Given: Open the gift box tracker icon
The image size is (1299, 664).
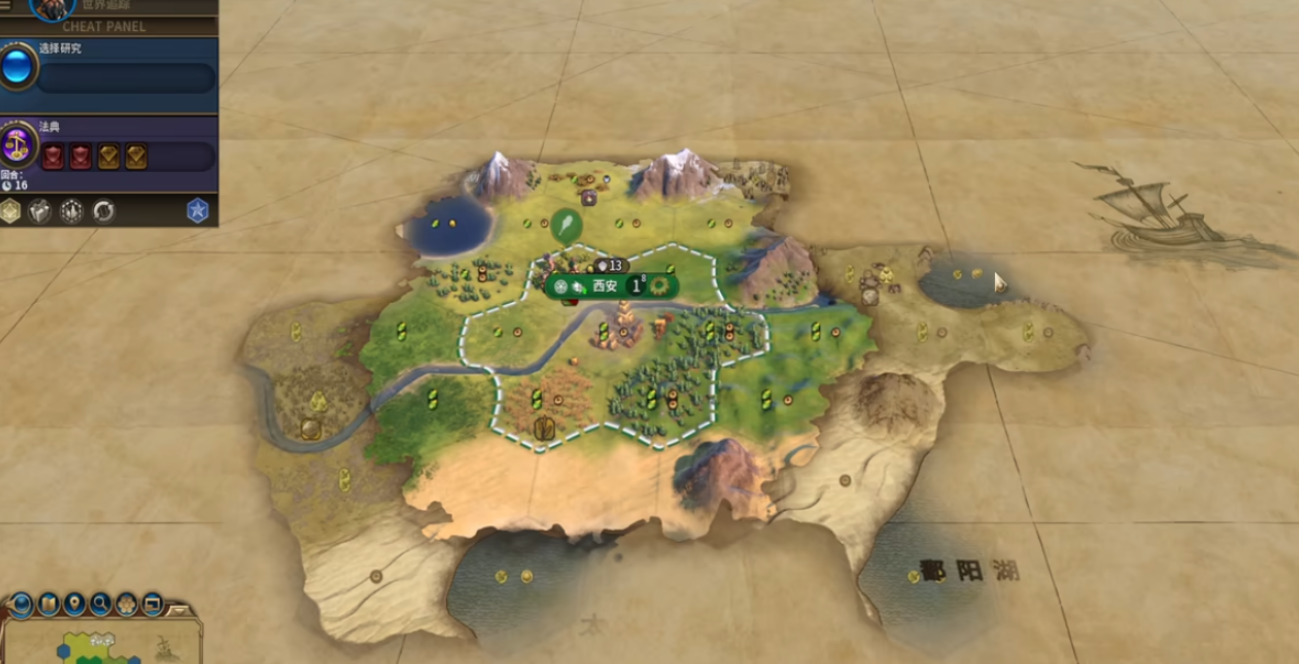Looking at the screenshot, I should [x=40, y=211].
